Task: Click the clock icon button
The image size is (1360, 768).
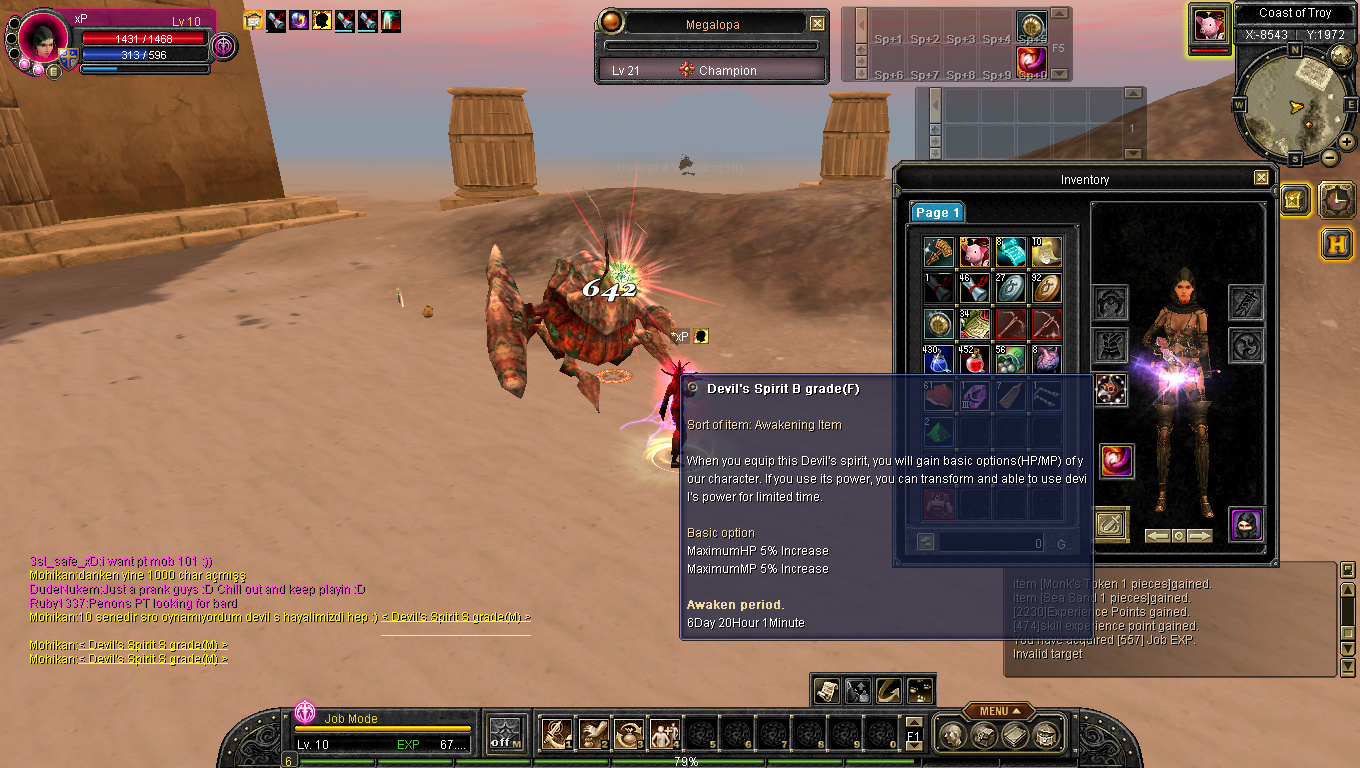Action: 1337,199
